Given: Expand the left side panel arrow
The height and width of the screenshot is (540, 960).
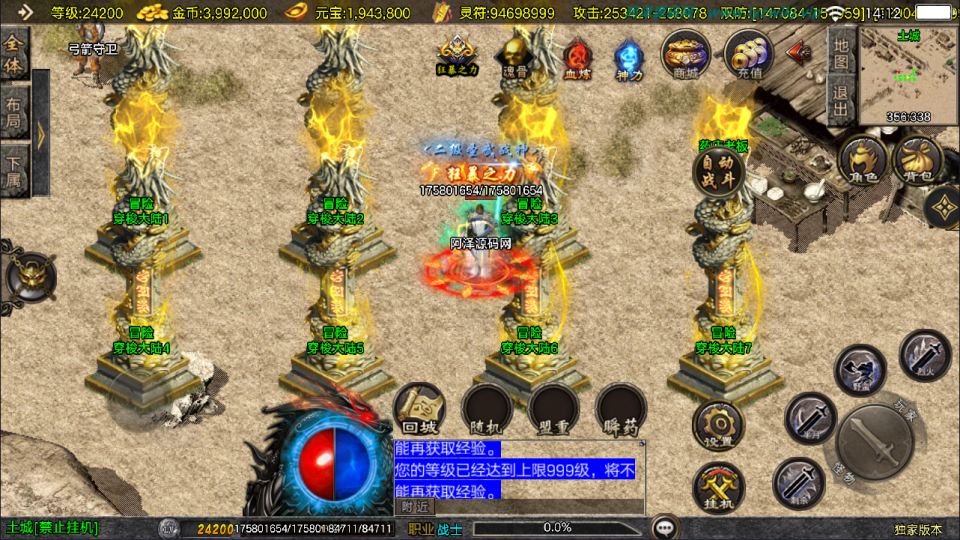Looking at the screenshot, I should coord(41,132).
